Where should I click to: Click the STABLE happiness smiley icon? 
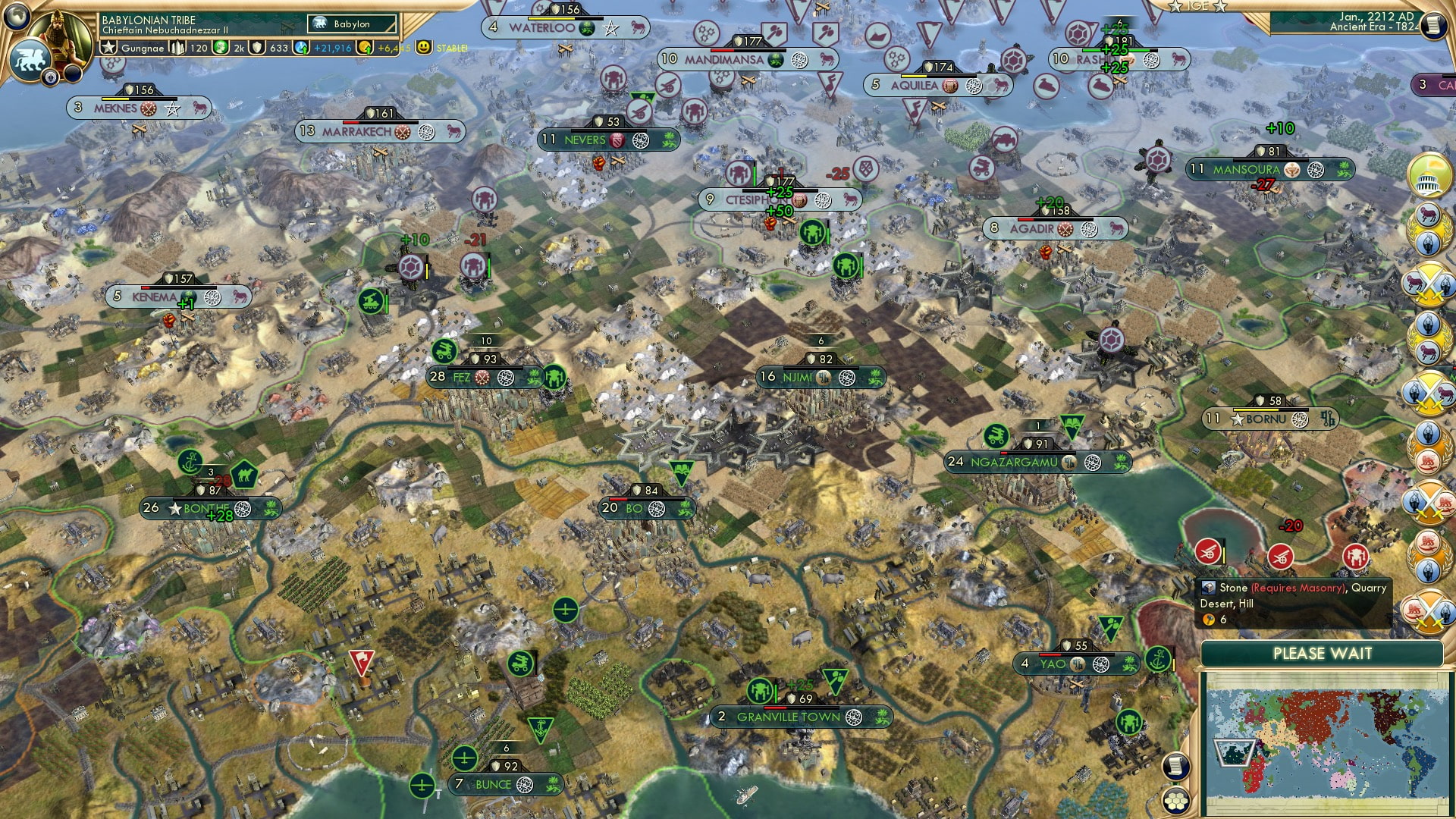coord(424,48)
